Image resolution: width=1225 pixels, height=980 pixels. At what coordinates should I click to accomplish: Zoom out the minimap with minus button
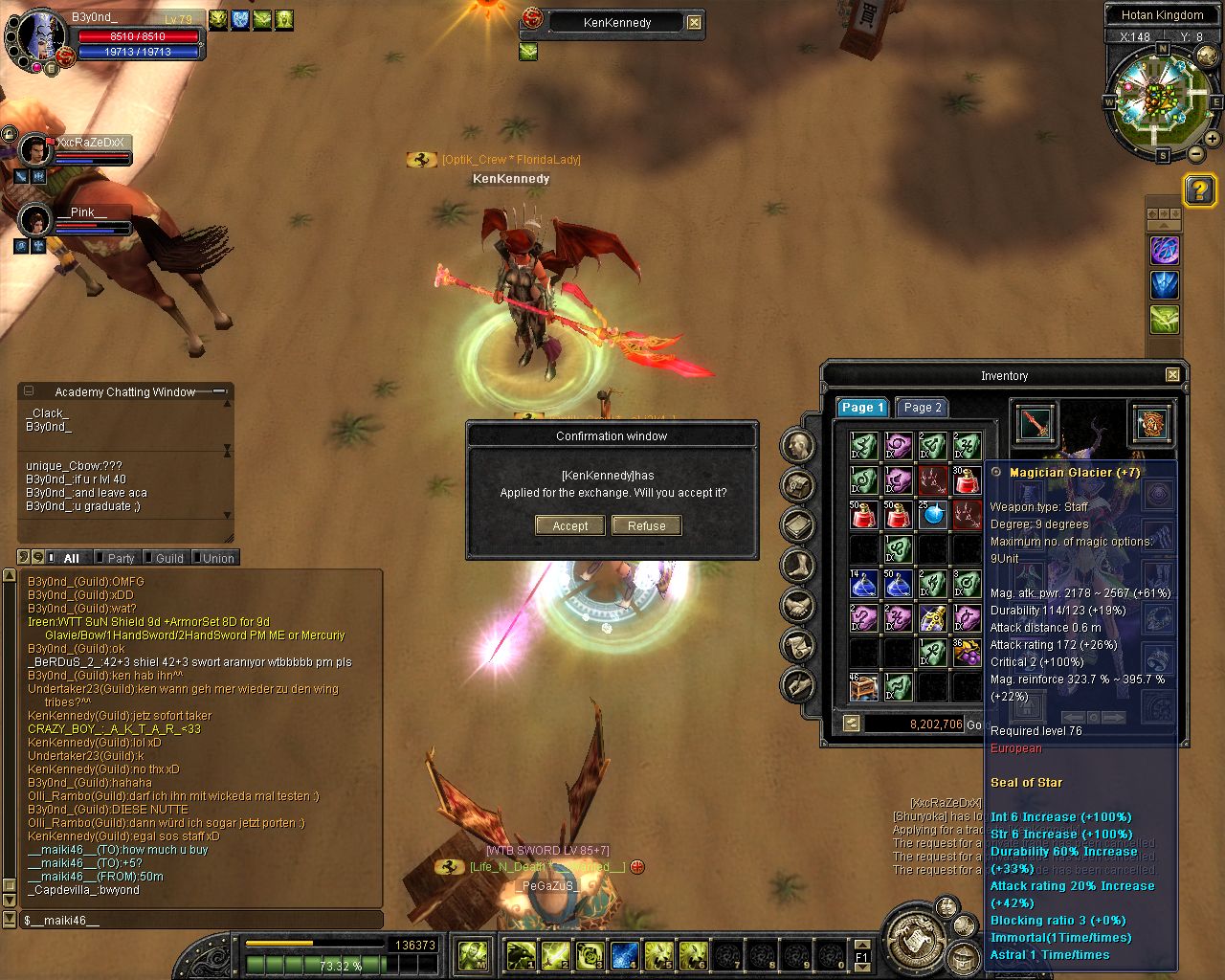point(1196,153)
